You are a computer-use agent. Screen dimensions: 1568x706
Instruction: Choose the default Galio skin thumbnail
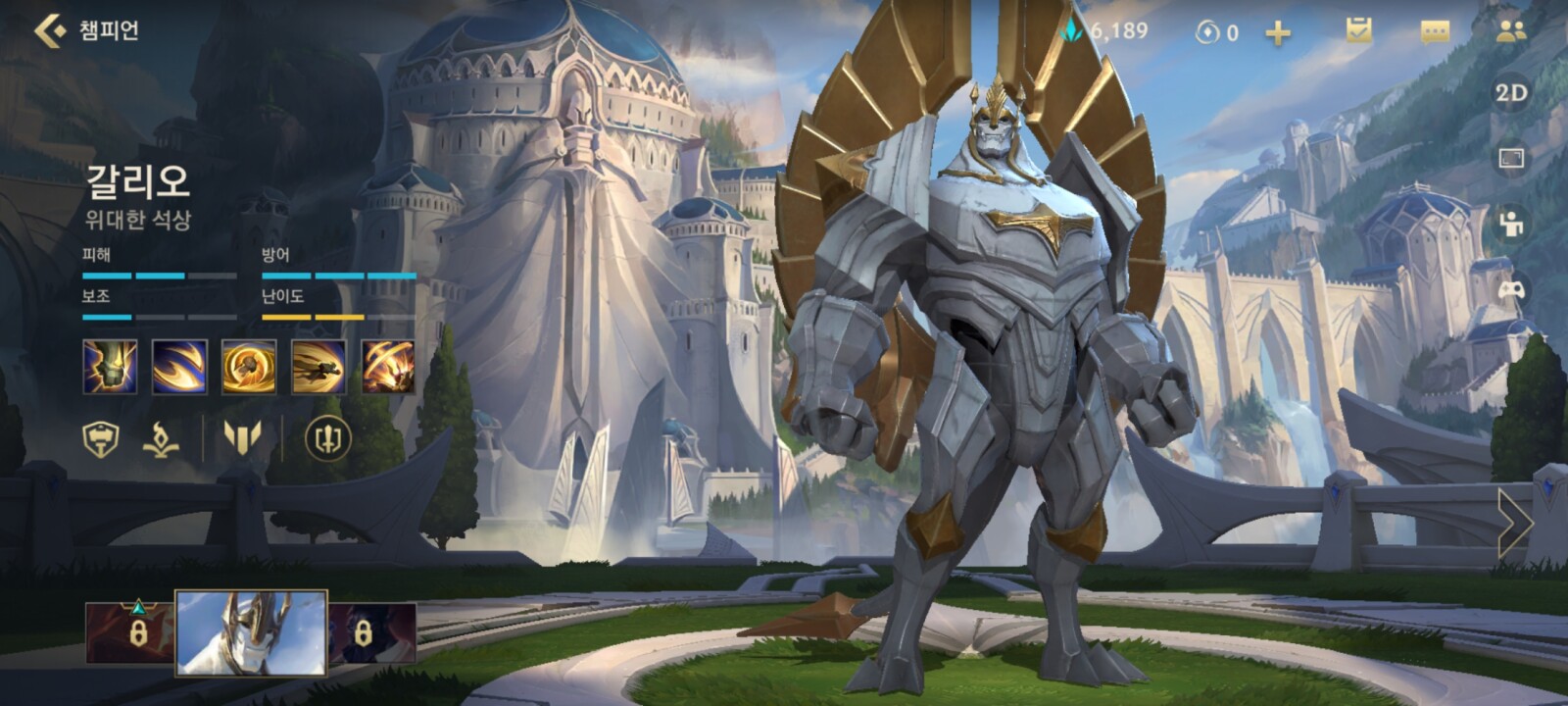251,633
